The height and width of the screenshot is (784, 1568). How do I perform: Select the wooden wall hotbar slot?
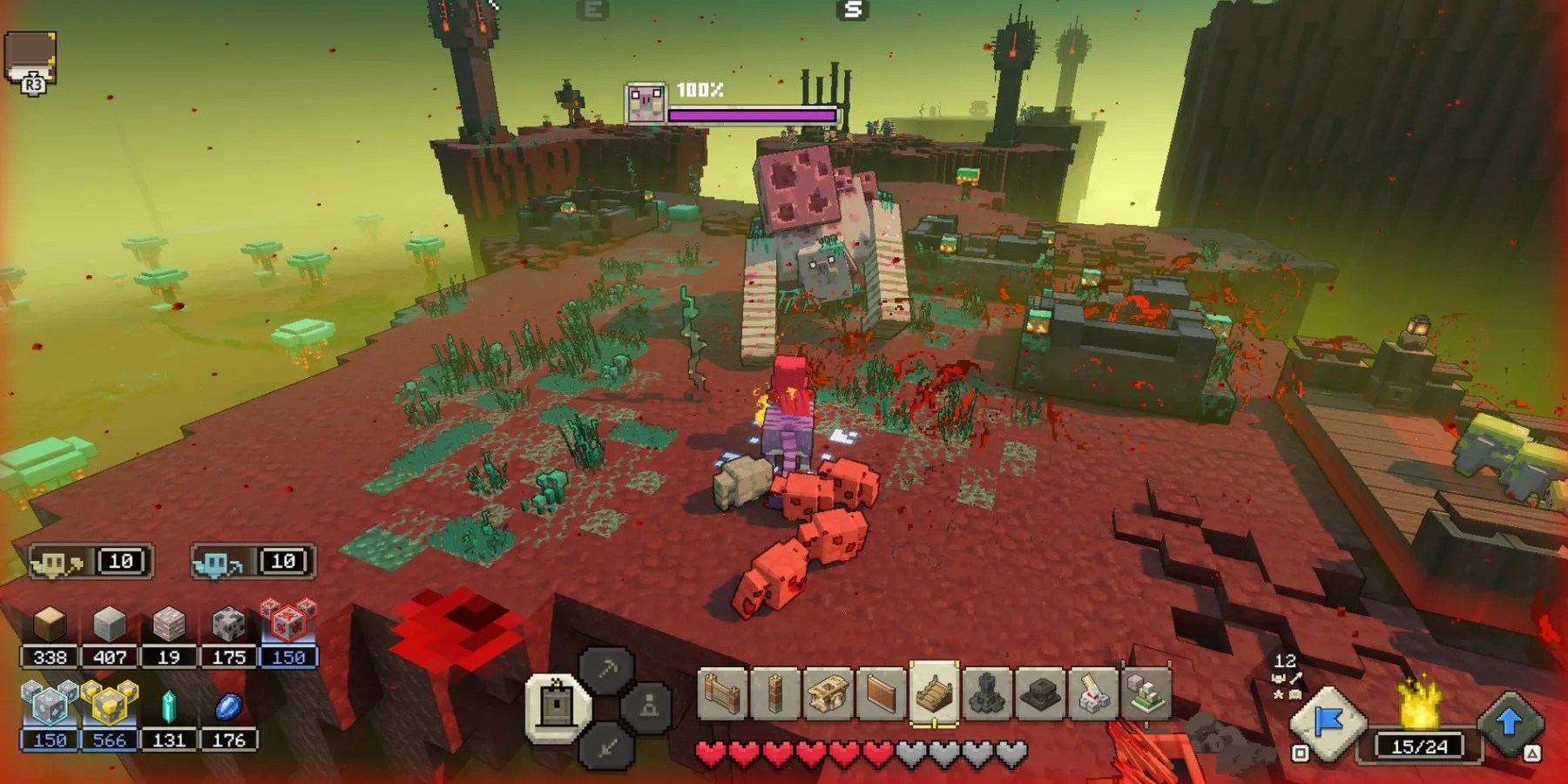pos(723,694)
